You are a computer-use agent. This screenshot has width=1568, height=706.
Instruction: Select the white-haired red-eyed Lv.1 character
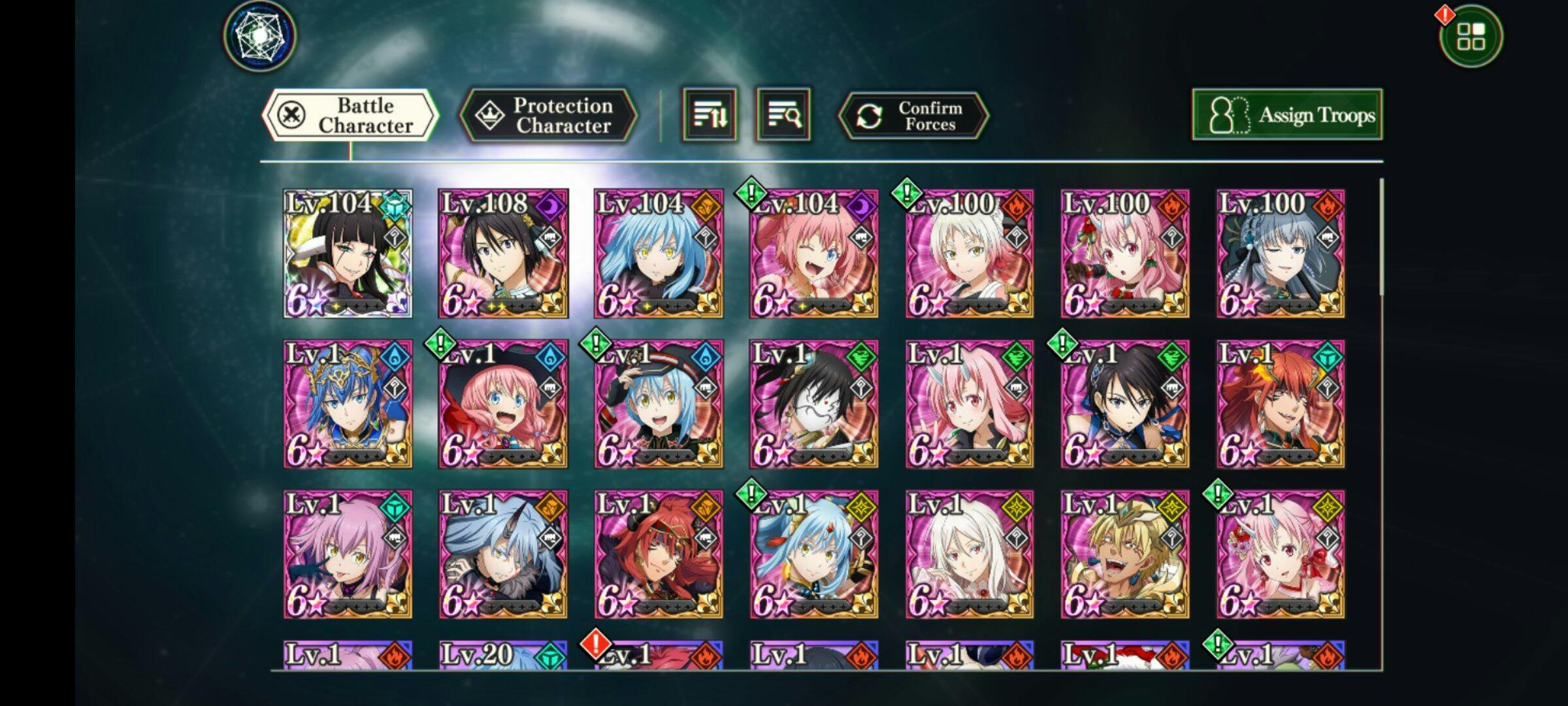[x=970, y=554]
